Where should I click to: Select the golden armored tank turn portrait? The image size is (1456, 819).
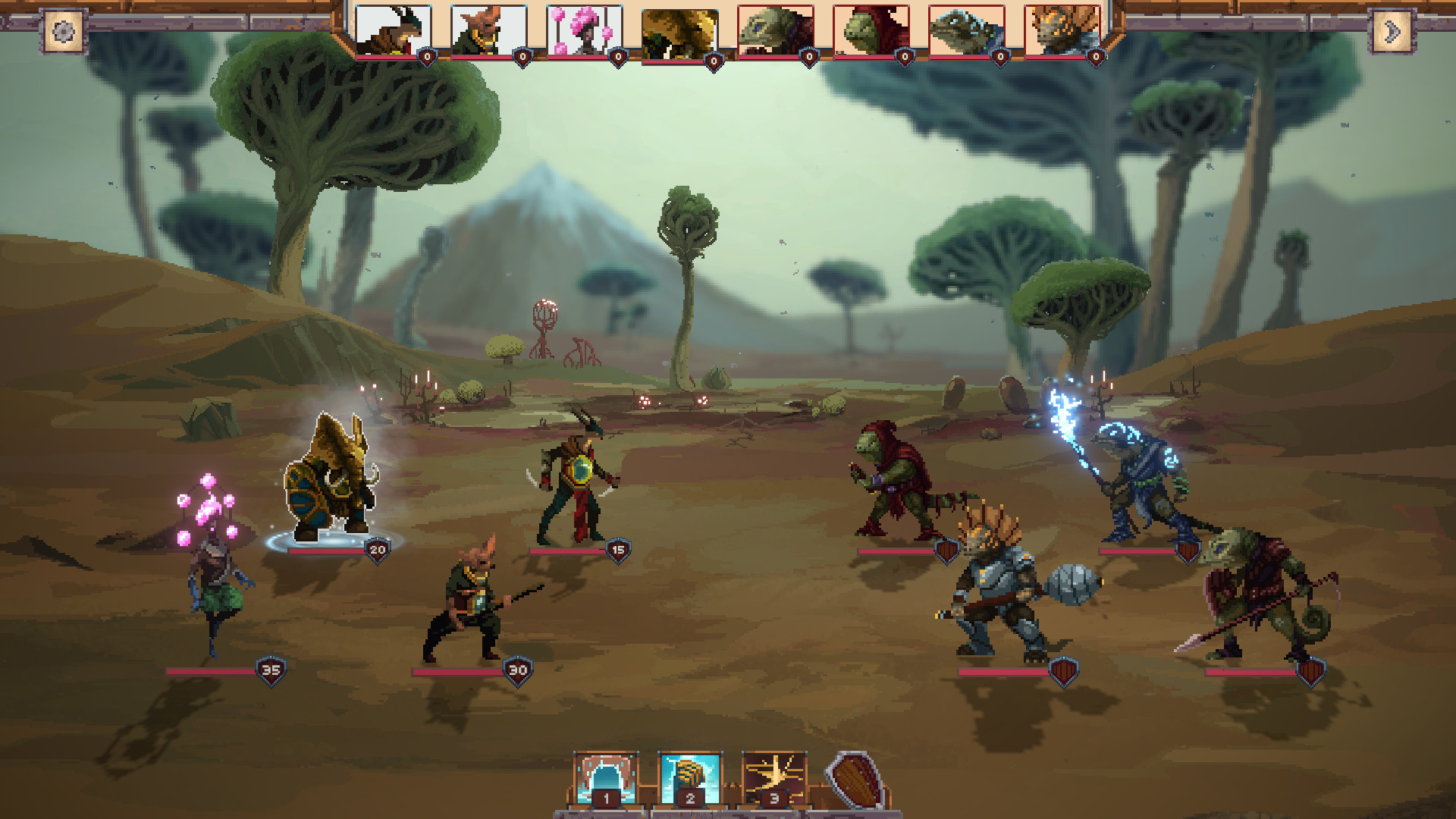click(x=679, y=34)
